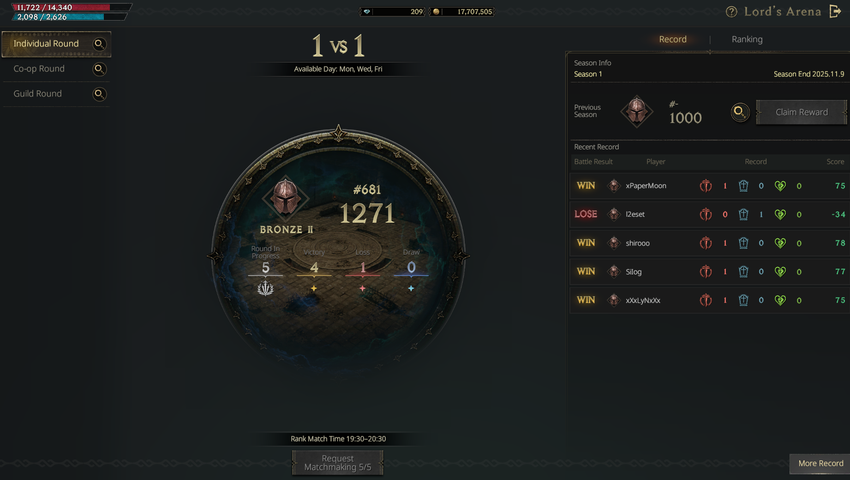Select the Silog battle record row
Image resolution: width=850 pixels, height=480 pixels.
tap(708, 271)
